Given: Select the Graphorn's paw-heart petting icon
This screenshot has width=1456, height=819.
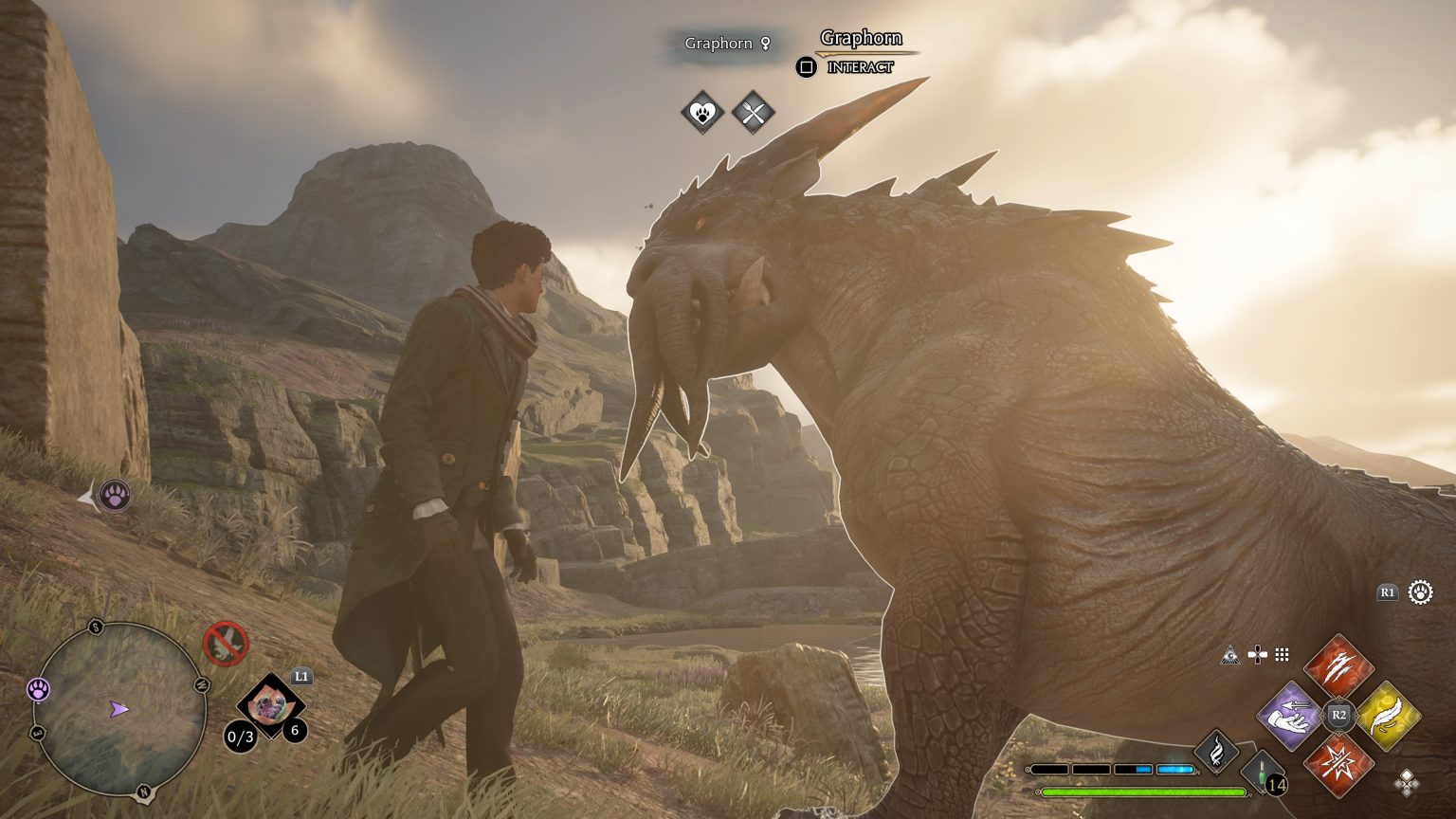Looking at the screenshot, I should click(x=702, y=114).
